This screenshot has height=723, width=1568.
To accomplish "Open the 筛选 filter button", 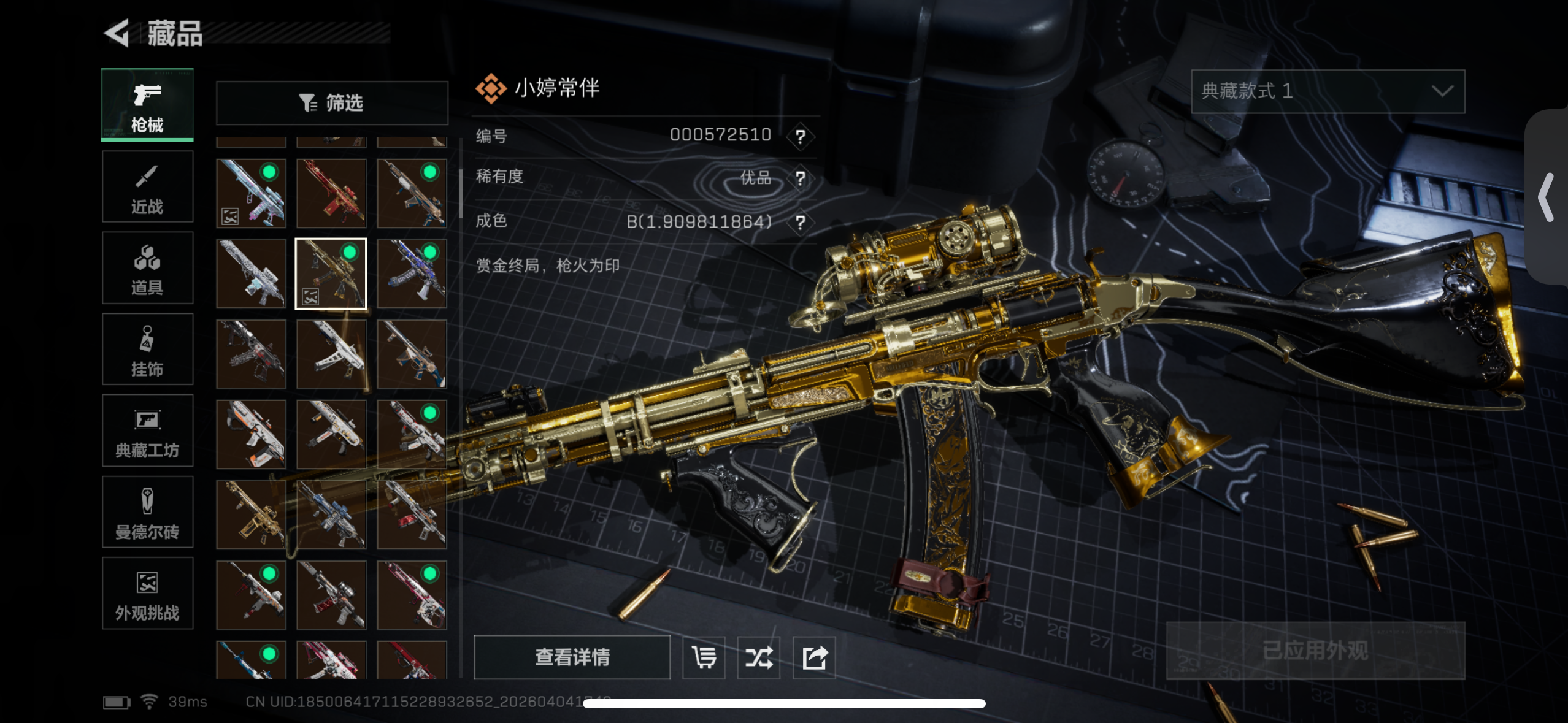I will [x=332, y=103].
